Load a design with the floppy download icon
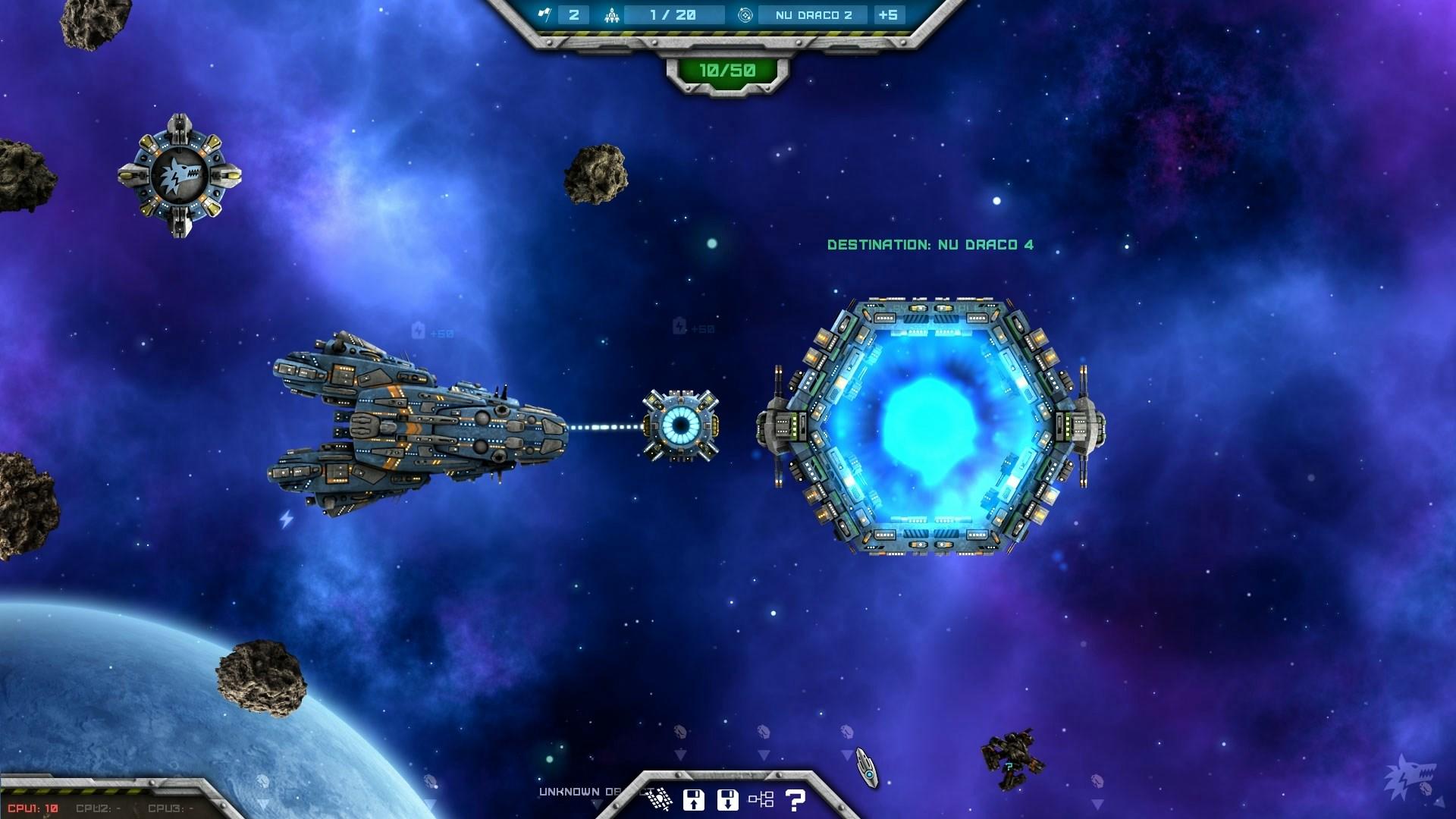Image resolution: width=1456 pixels, height=819 pixels. tap(727, 800)
